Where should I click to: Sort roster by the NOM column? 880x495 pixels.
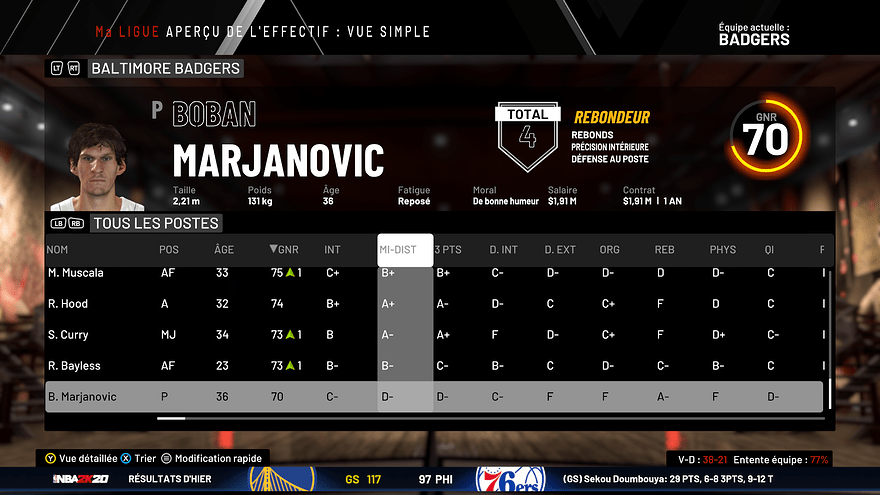pyautogui.click(x=58, y=250)
